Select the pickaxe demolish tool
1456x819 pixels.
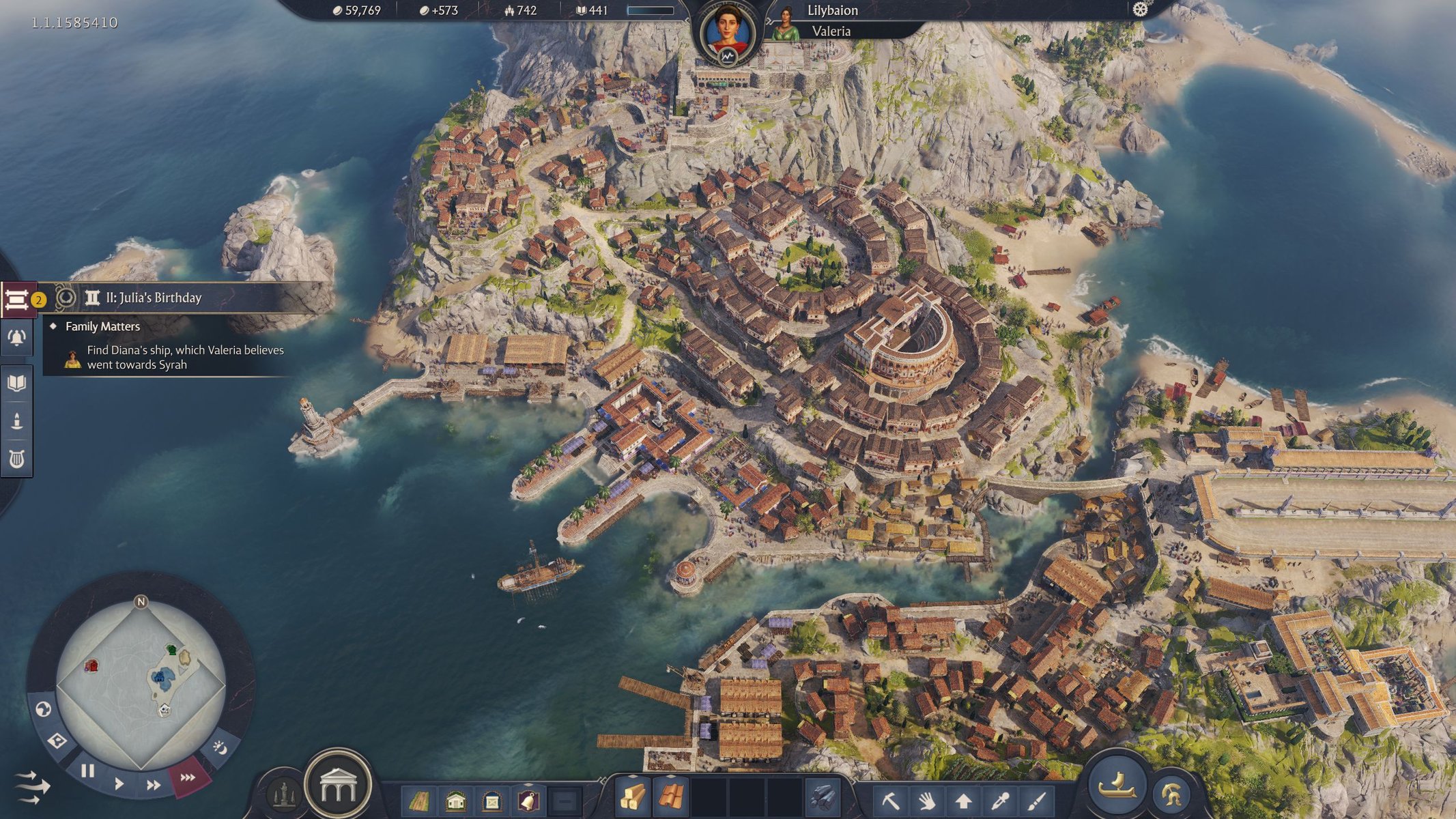[890, 800]
